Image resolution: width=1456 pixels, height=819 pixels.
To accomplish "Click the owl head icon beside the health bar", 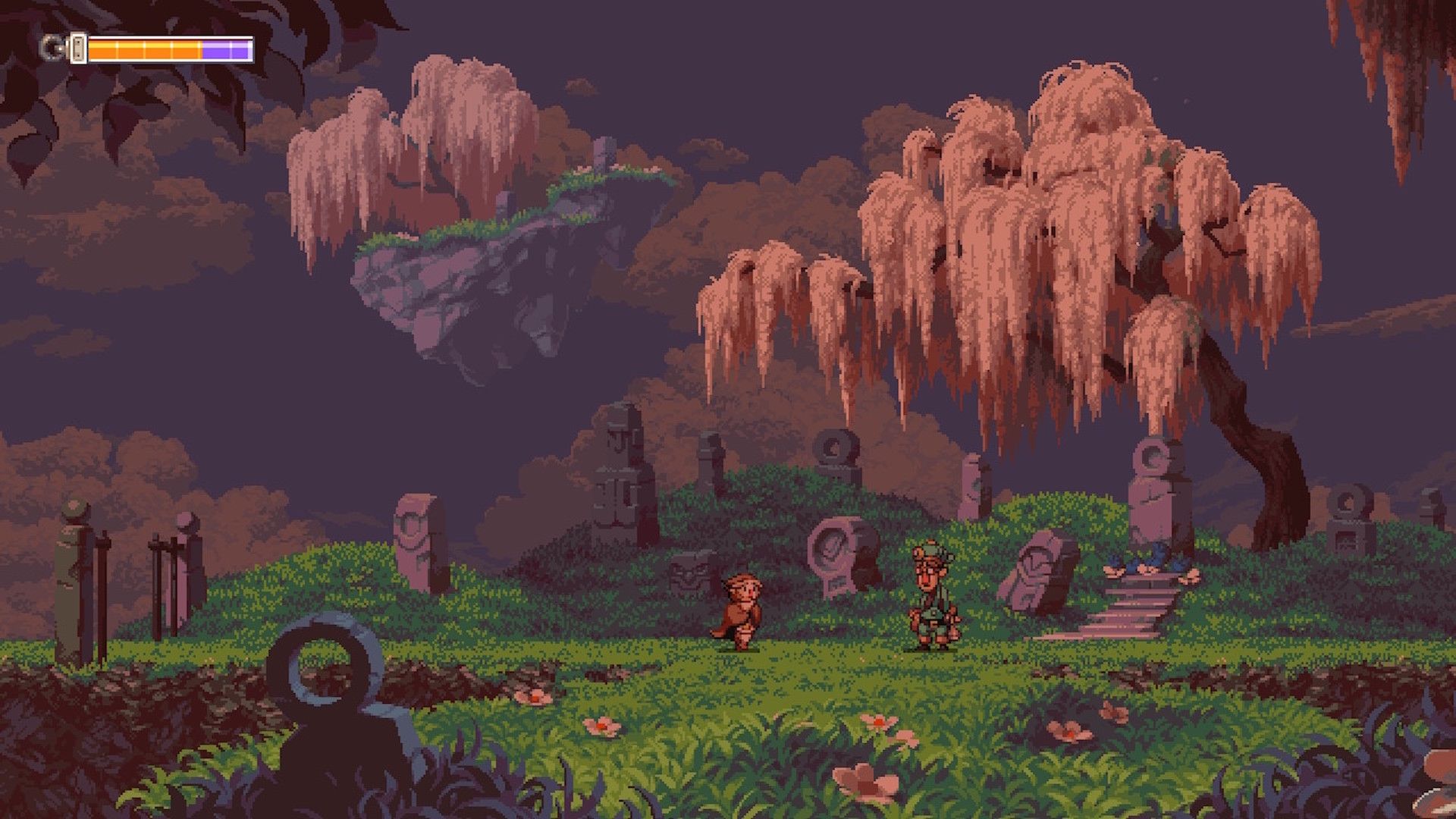I will click(x=52, y=47).
